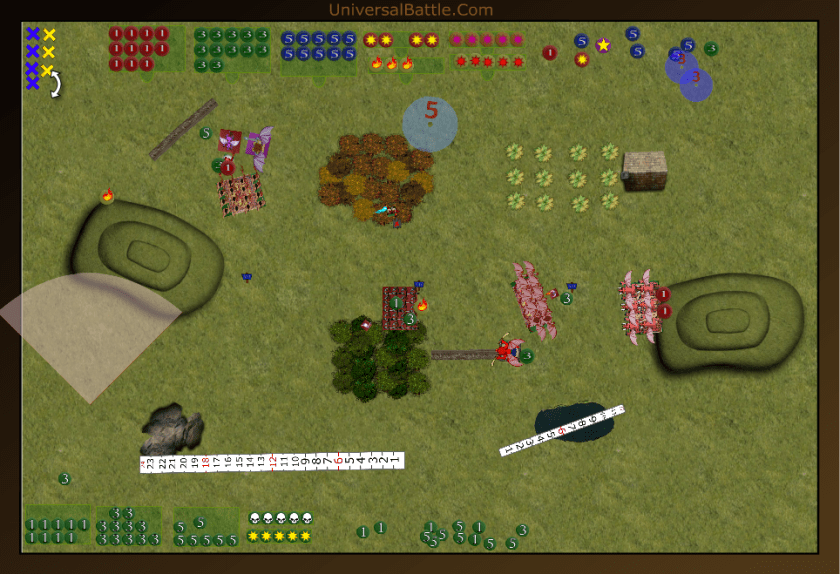Image resolution: width=840 pixels, height=574 pixels.
Task: Pick the short diagonal ruler over the pond
Action: coord(562,430)
